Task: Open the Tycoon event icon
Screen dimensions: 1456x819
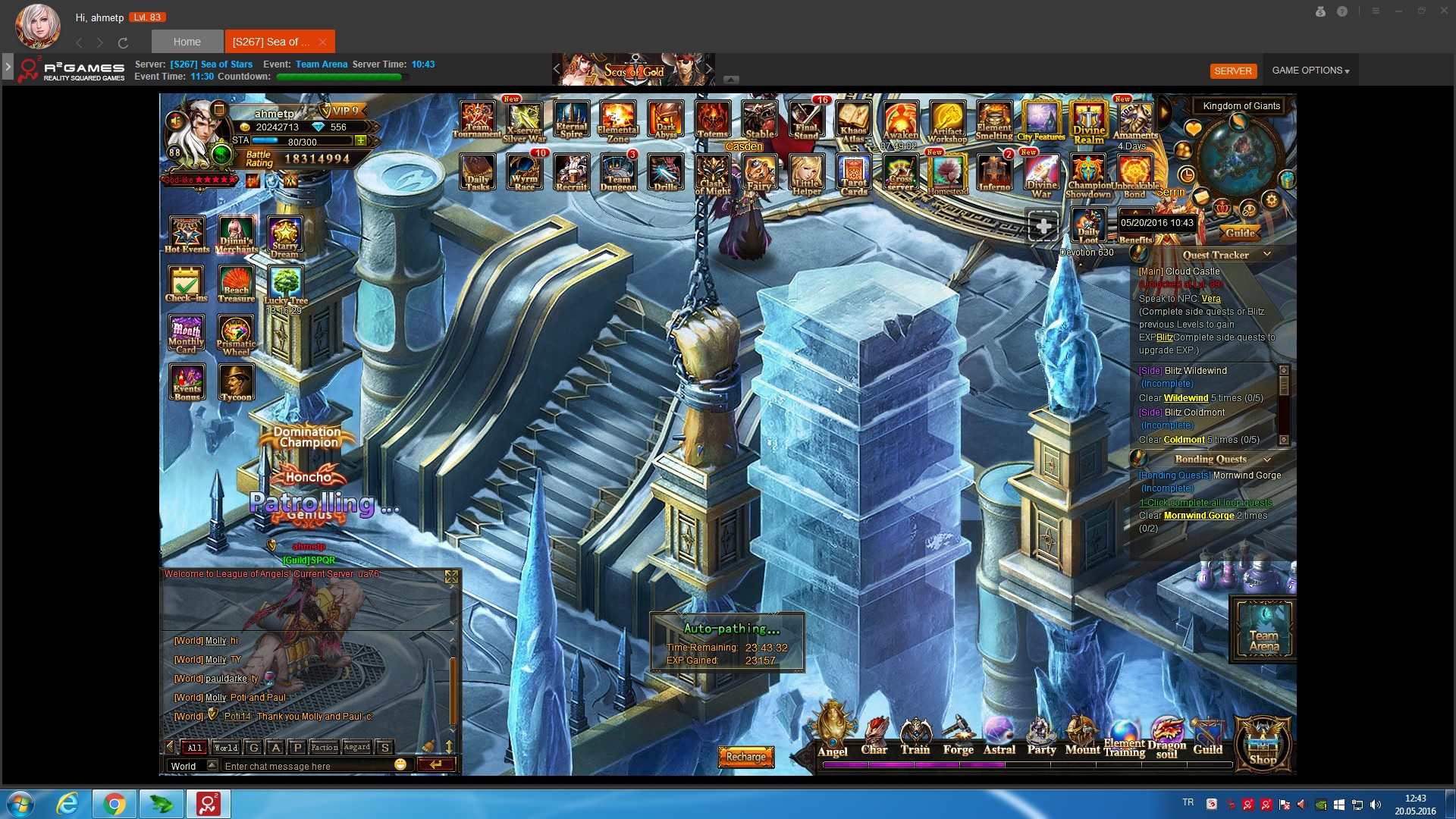Action: pyautogui.click(x=236, y=381)
